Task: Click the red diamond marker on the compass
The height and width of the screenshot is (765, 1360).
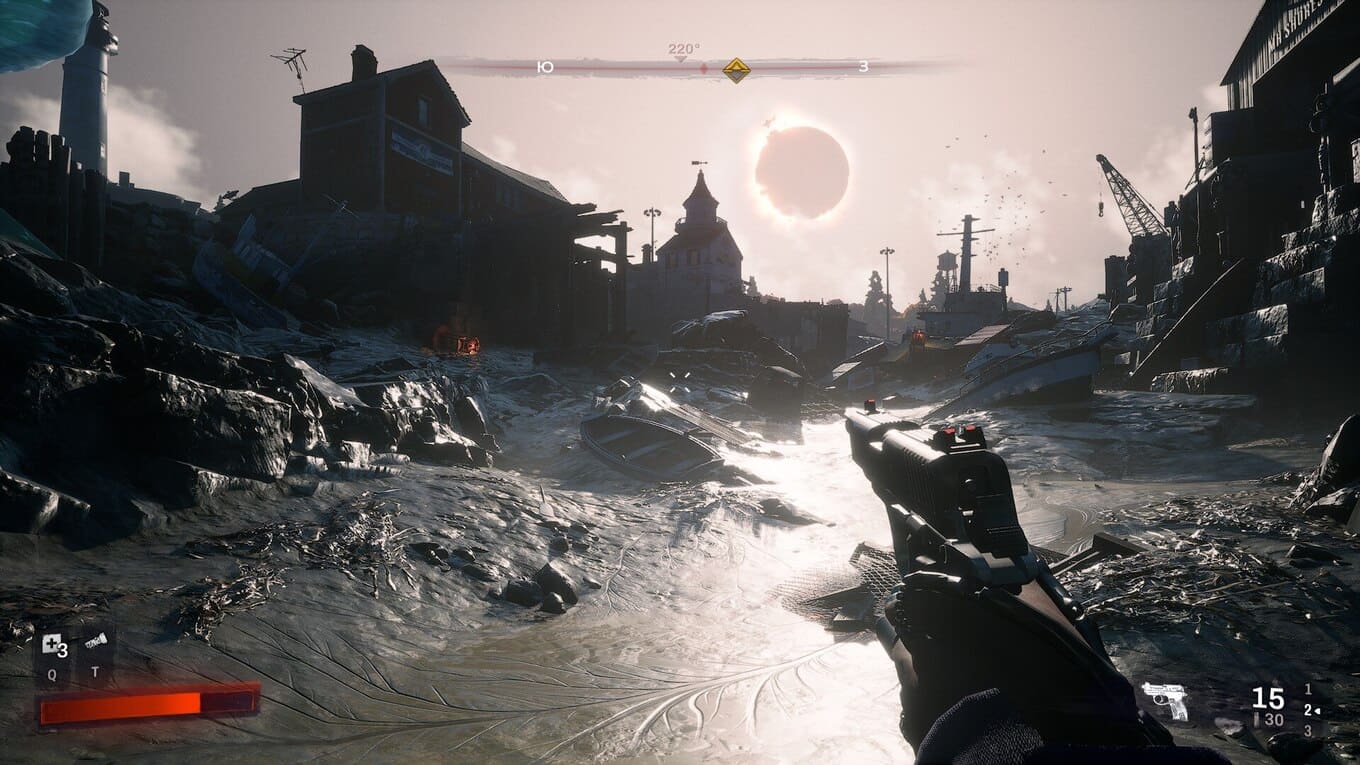Action: 703,69
